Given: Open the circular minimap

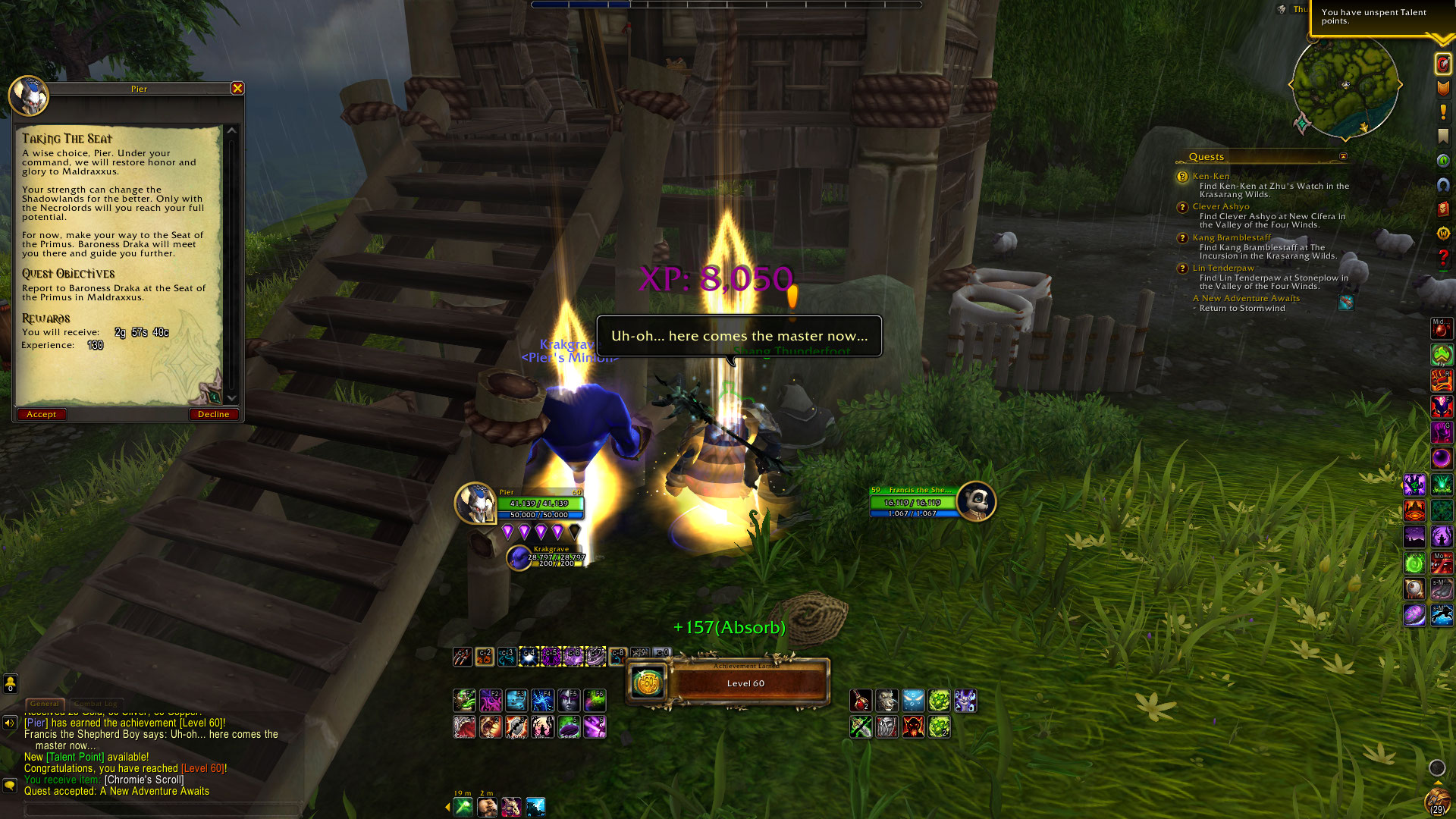Looking at the screenshot, I should click(1345, 86).
